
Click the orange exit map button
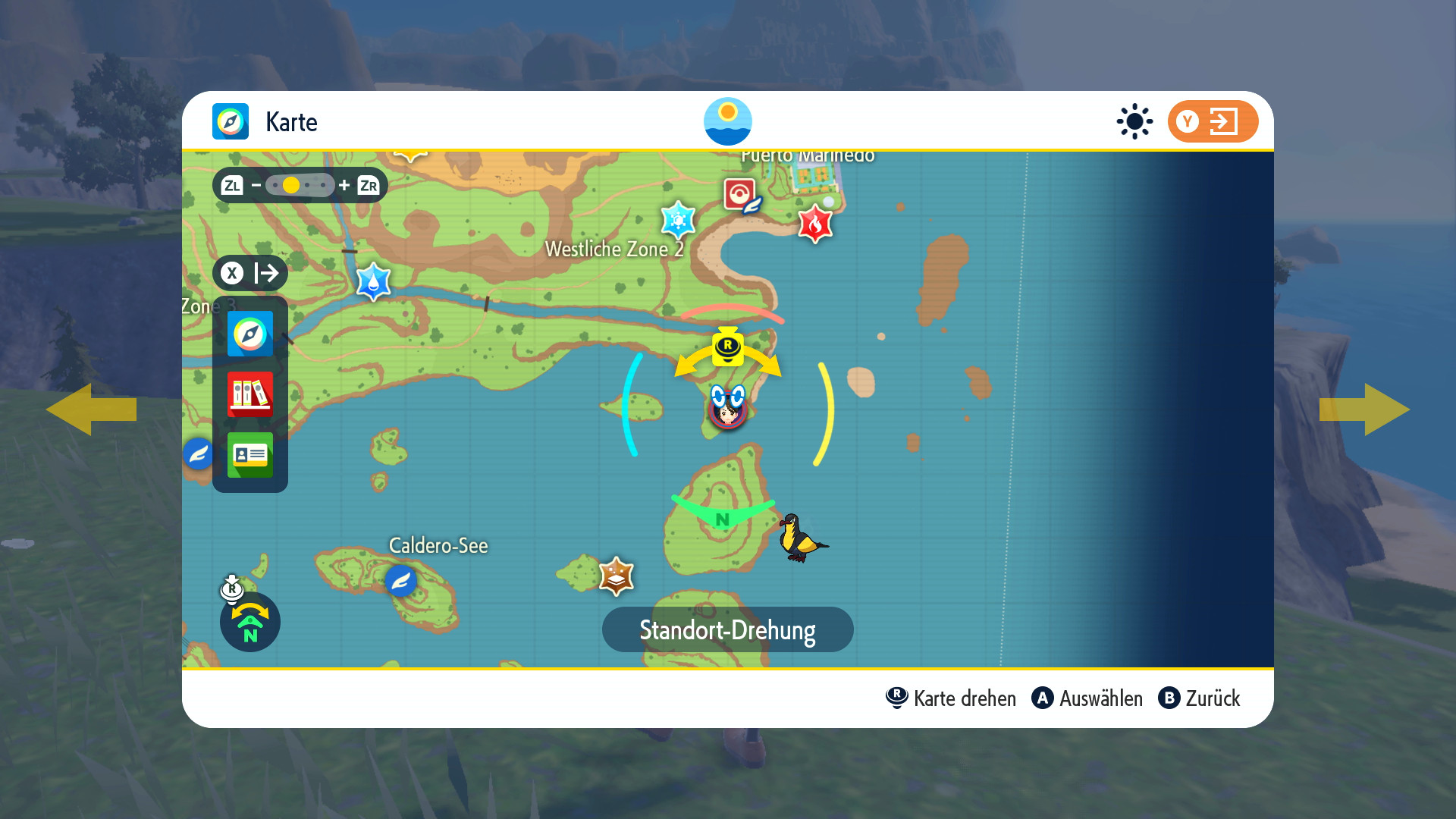click(x=1213, y=121)
